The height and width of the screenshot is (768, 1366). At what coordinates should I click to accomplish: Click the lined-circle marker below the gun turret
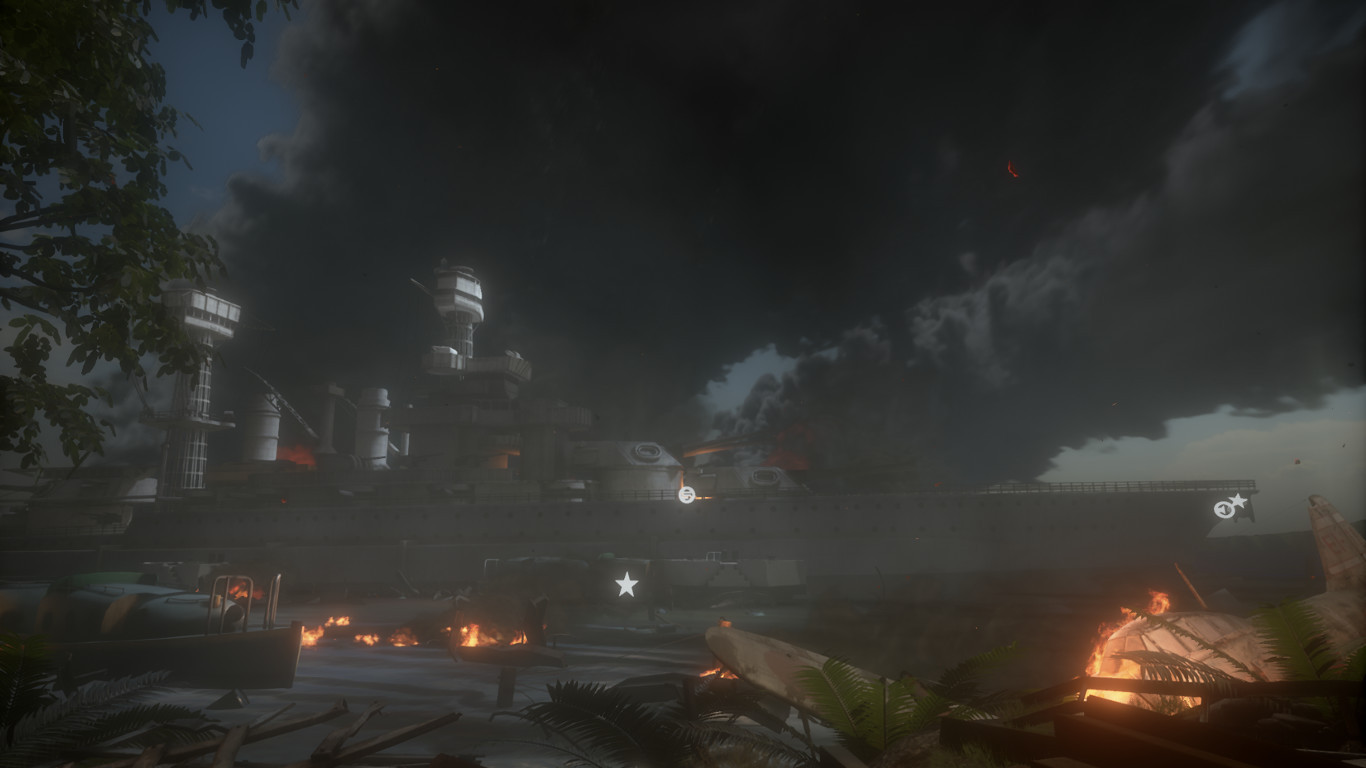(686, 494)
